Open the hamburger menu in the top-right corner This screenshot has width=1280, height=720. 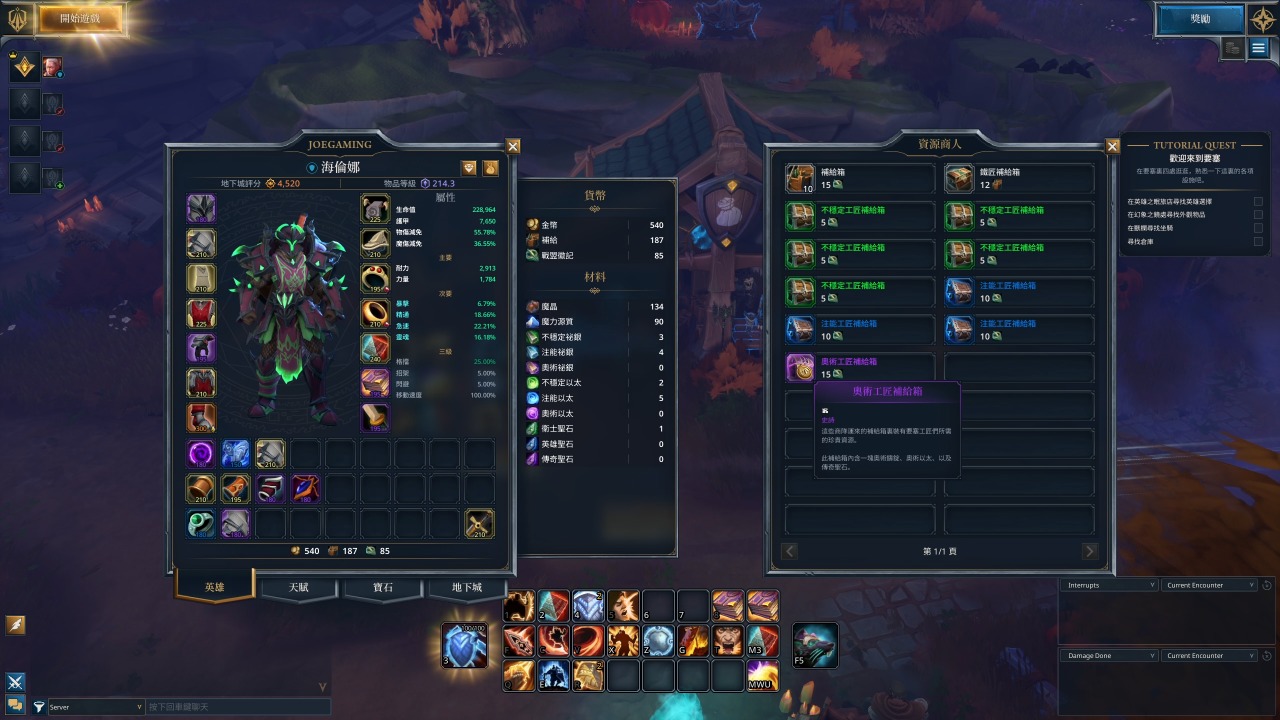tap(1259, 48)
